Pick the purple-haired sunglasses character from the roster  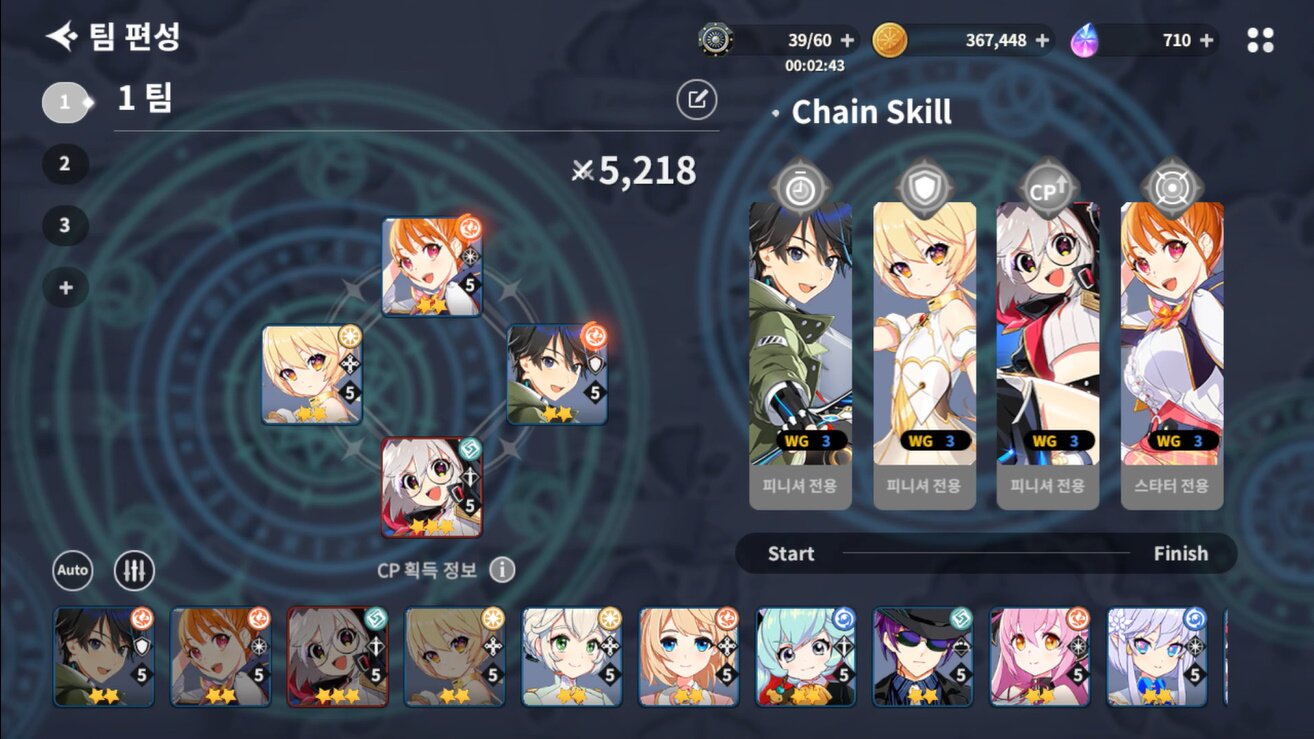click(922, 657)
